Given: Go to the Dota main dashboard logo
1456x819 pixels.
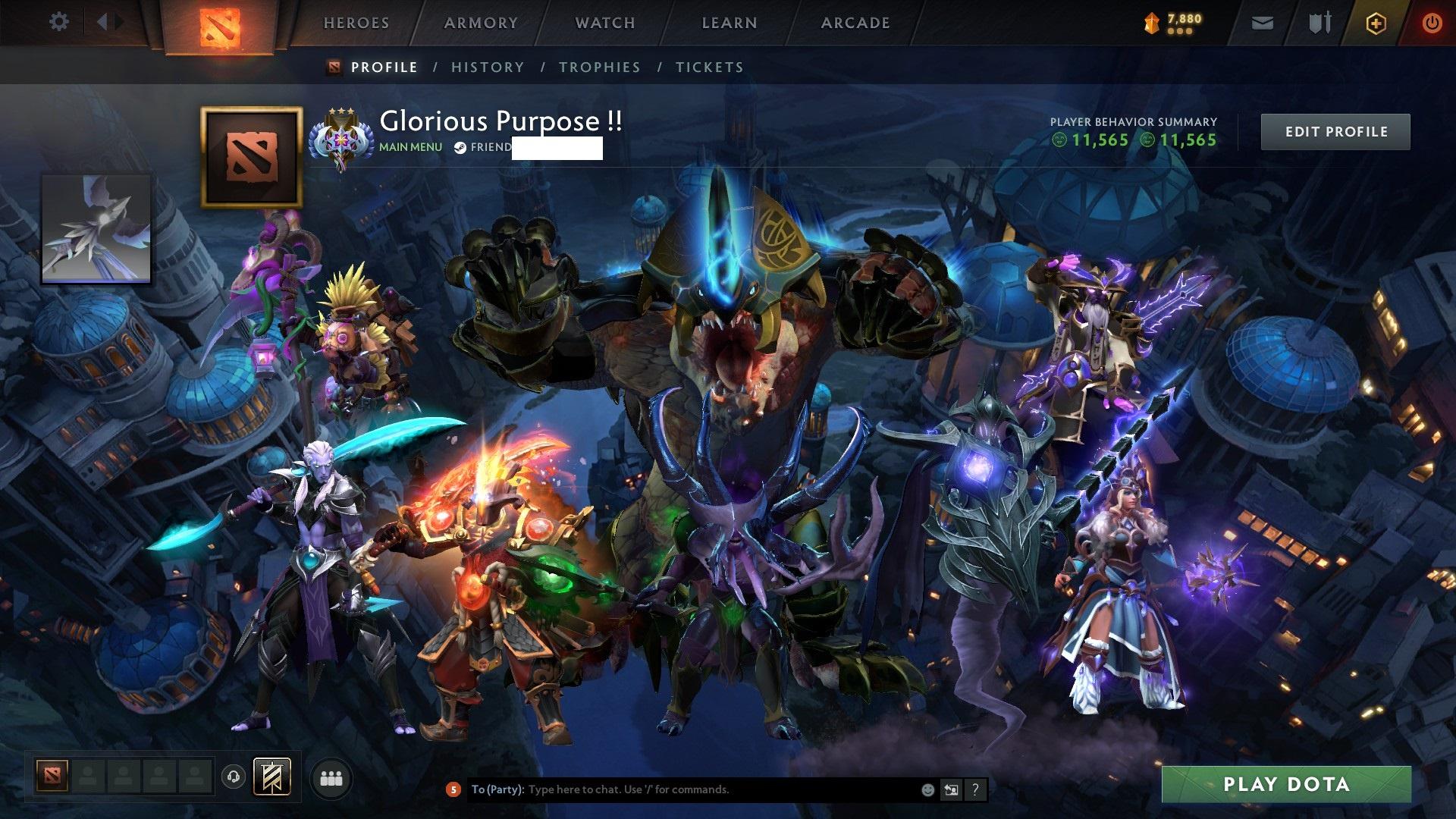Looking at the screenshot, I should pyautogui.click(x=219, y=27).
